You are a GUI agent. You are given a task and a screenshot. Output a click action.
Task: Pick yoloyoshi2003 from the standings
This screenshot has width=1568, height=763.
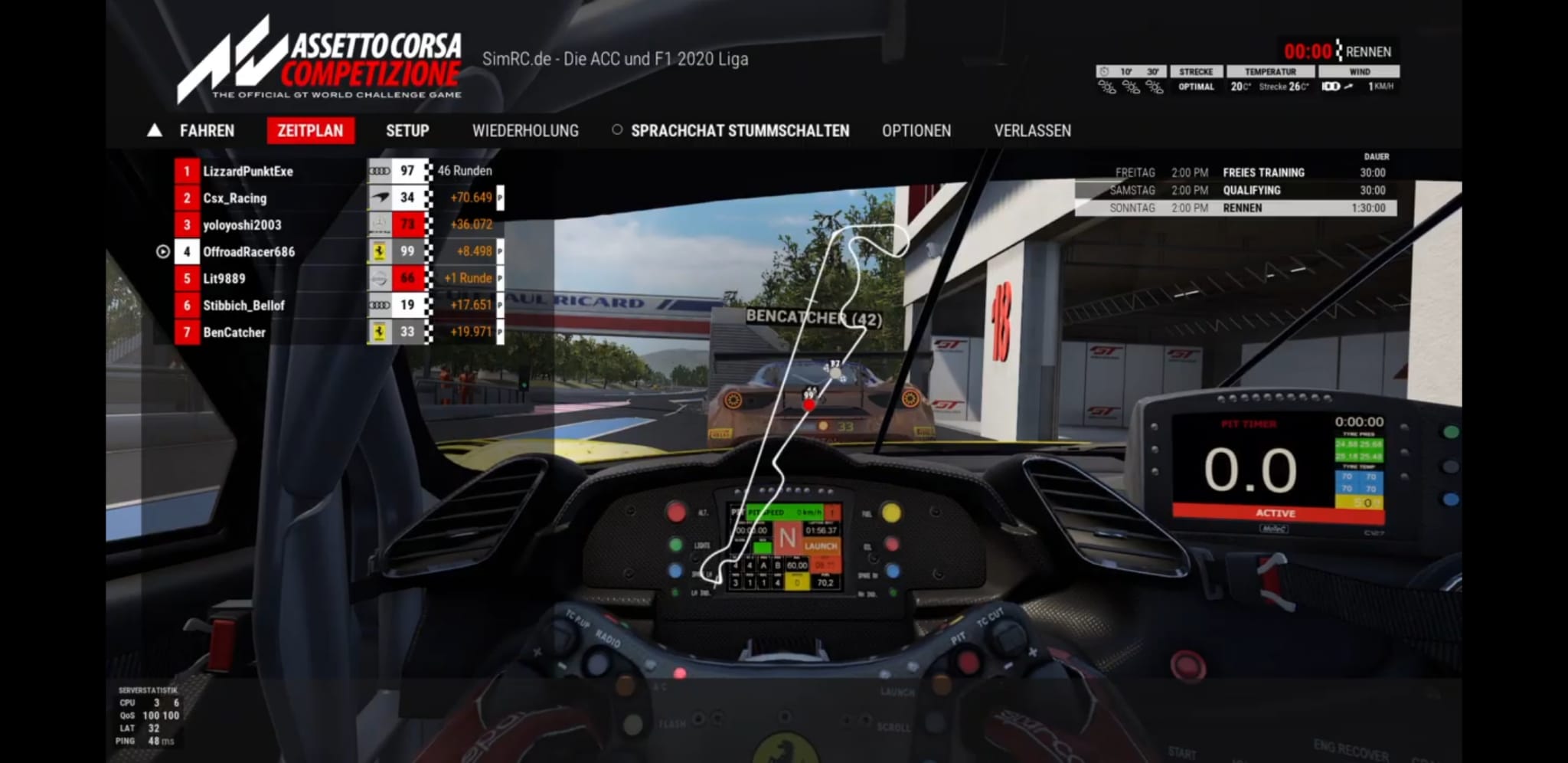pos(242,225)
